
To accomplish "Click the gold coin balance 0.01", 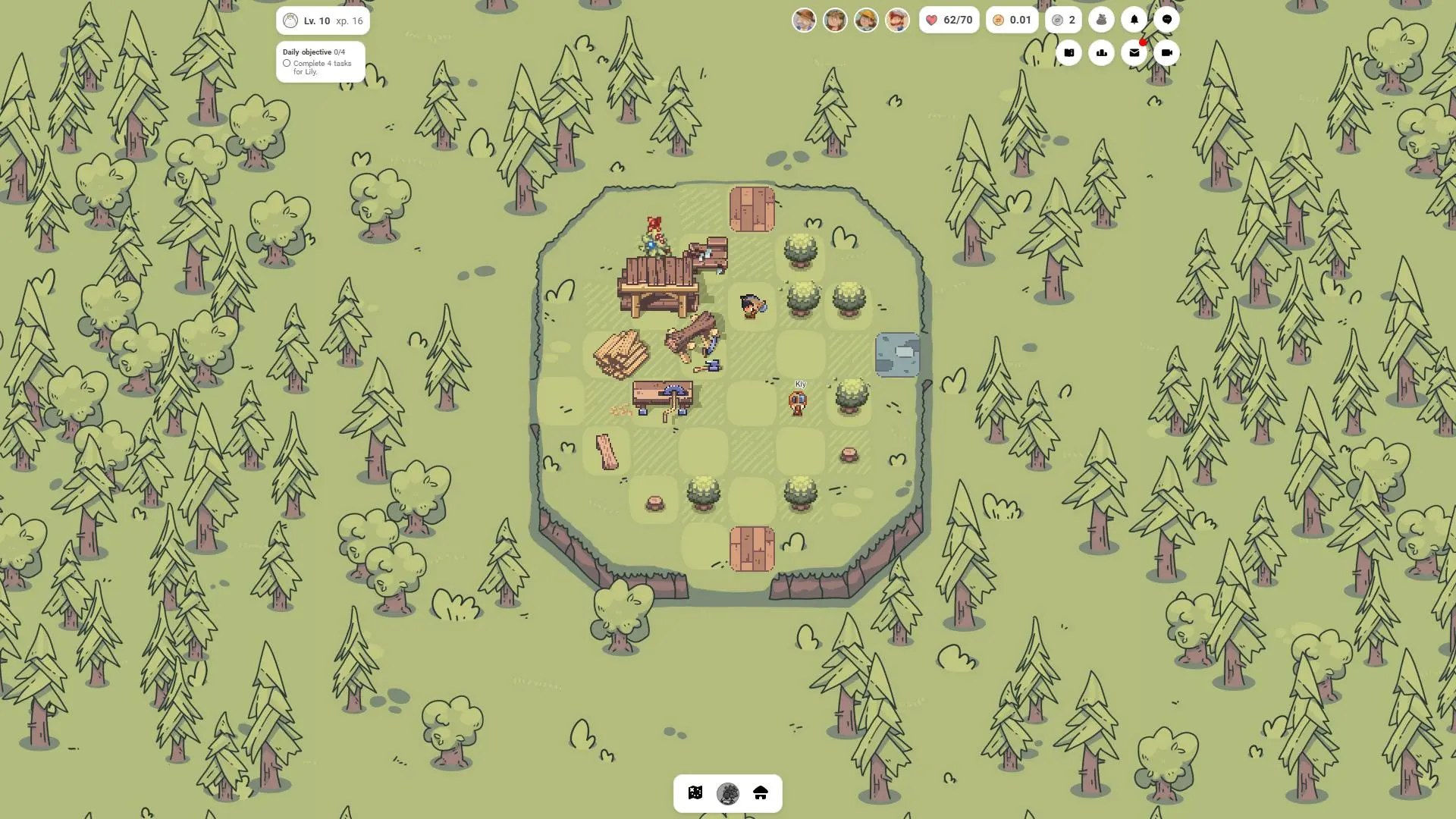I will click(1012, 20).
